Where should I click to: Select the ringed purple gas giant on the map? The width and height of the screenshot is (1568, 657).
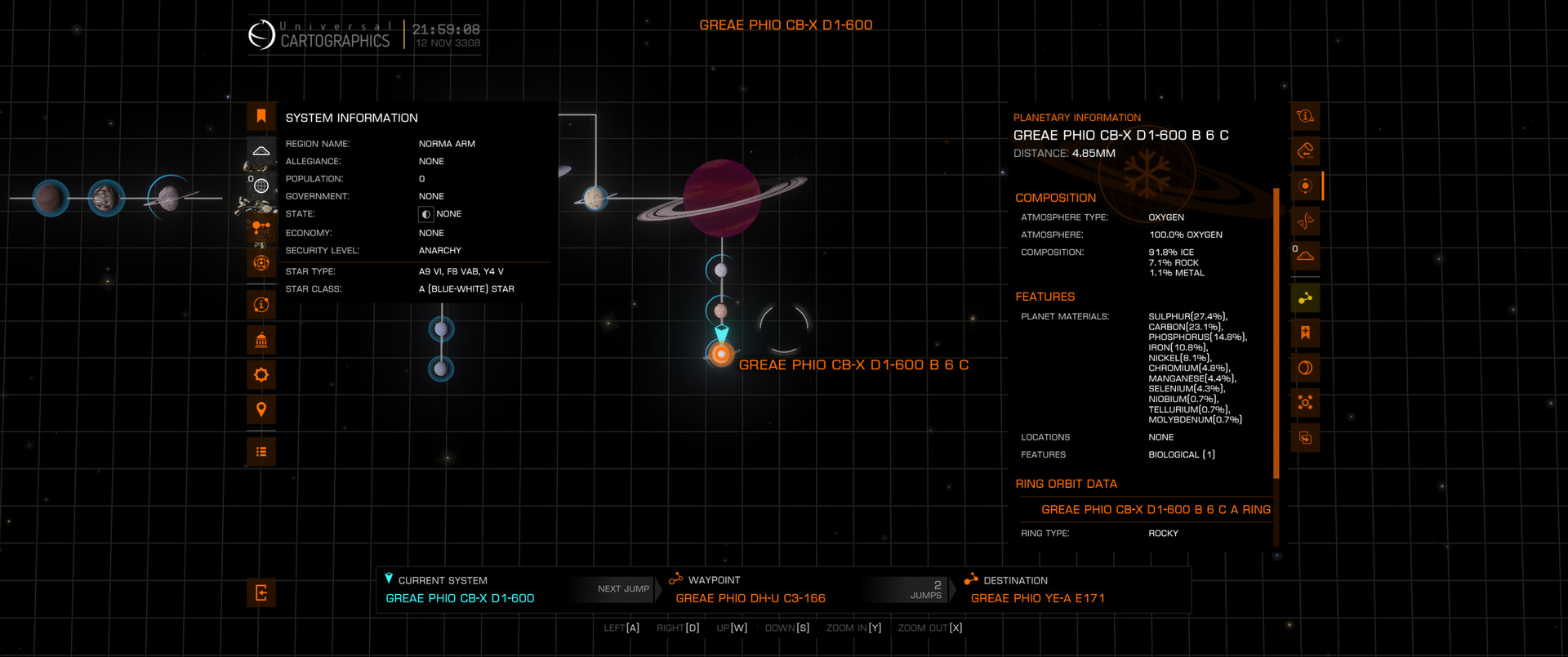[x=722, y=198]
